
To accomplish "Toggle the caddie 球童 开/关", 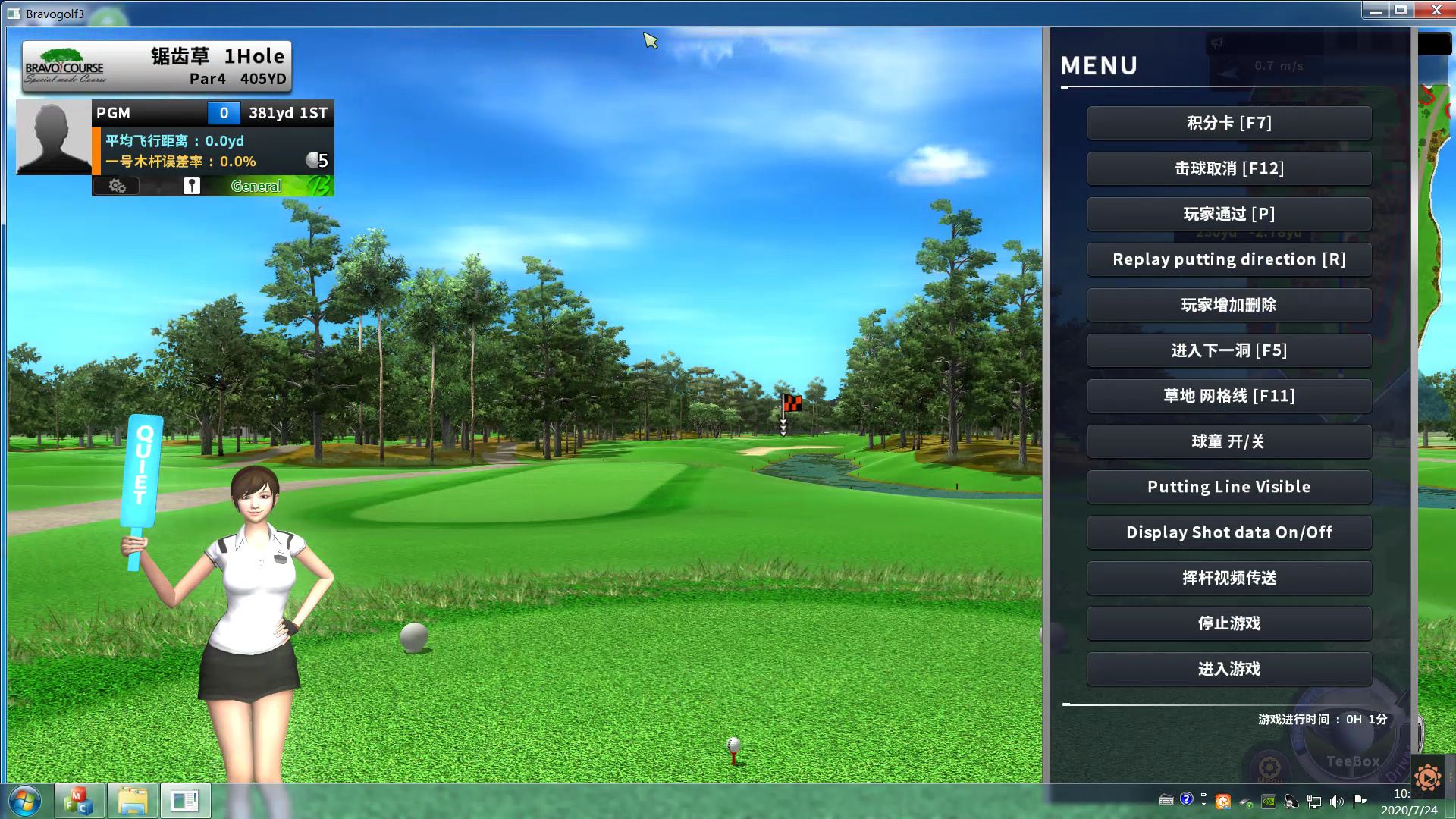I will 1228,441.
